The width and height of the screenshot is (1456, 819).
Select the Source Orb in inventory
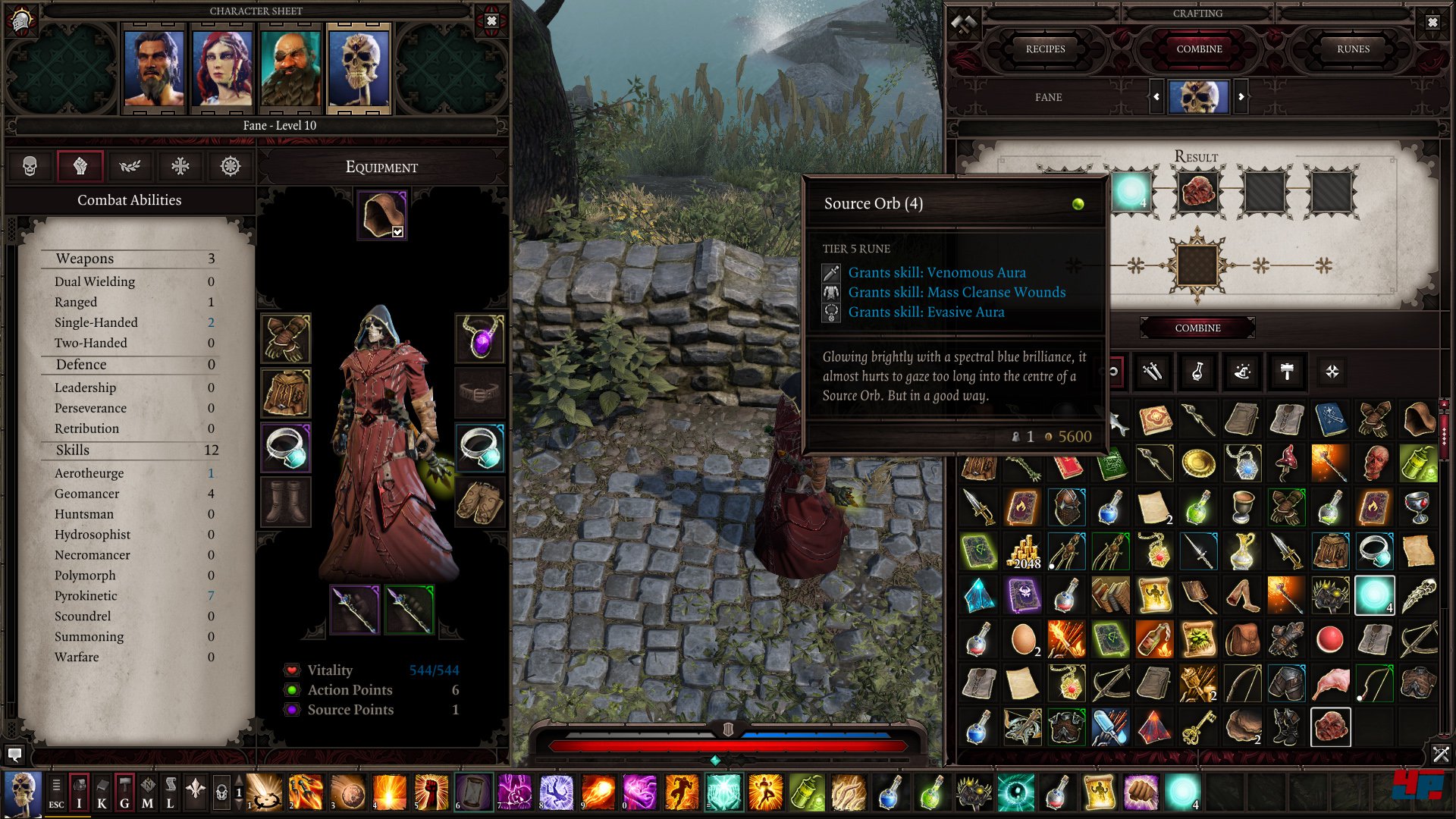click(x=1374, y=595)
